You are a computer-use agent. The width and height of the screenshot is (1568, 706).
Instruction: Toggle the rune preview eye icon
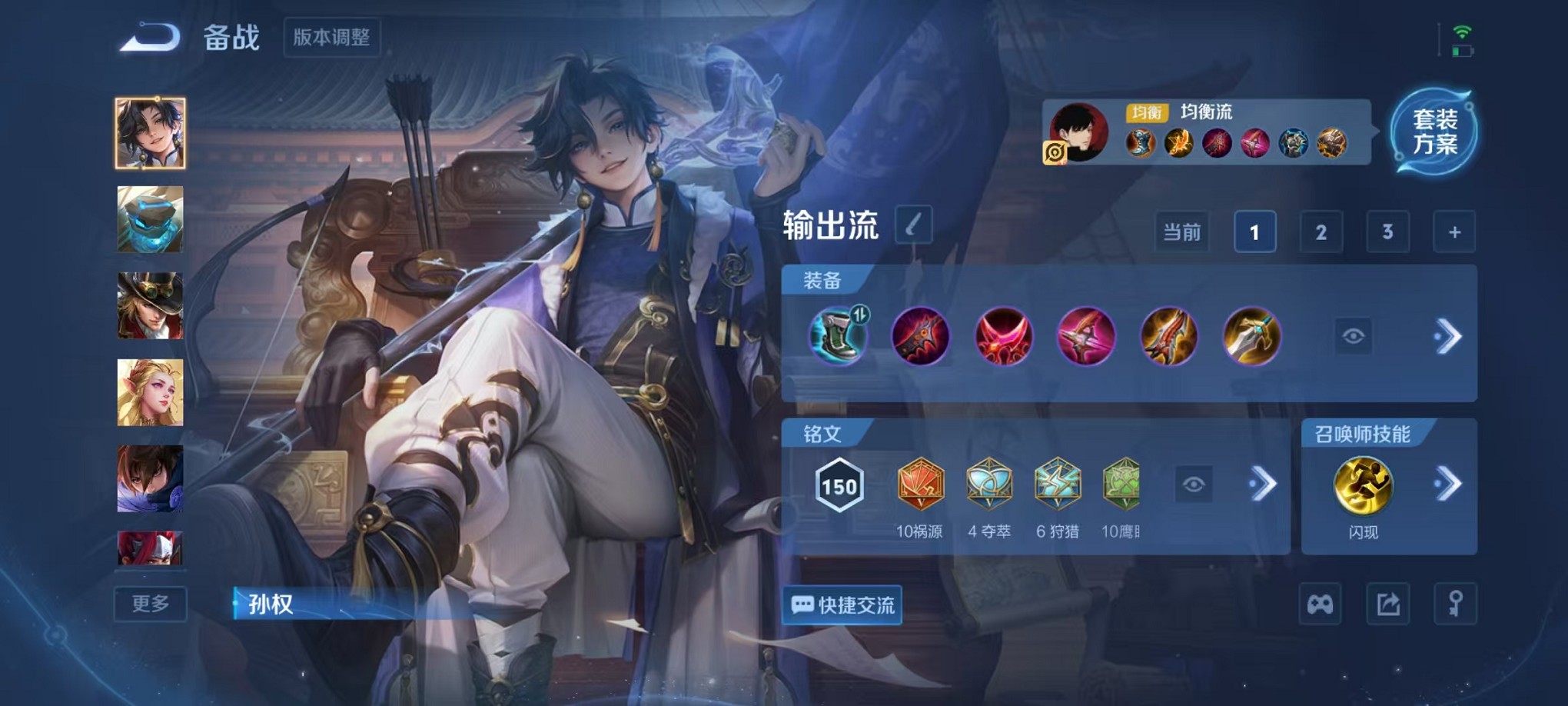1193,485
